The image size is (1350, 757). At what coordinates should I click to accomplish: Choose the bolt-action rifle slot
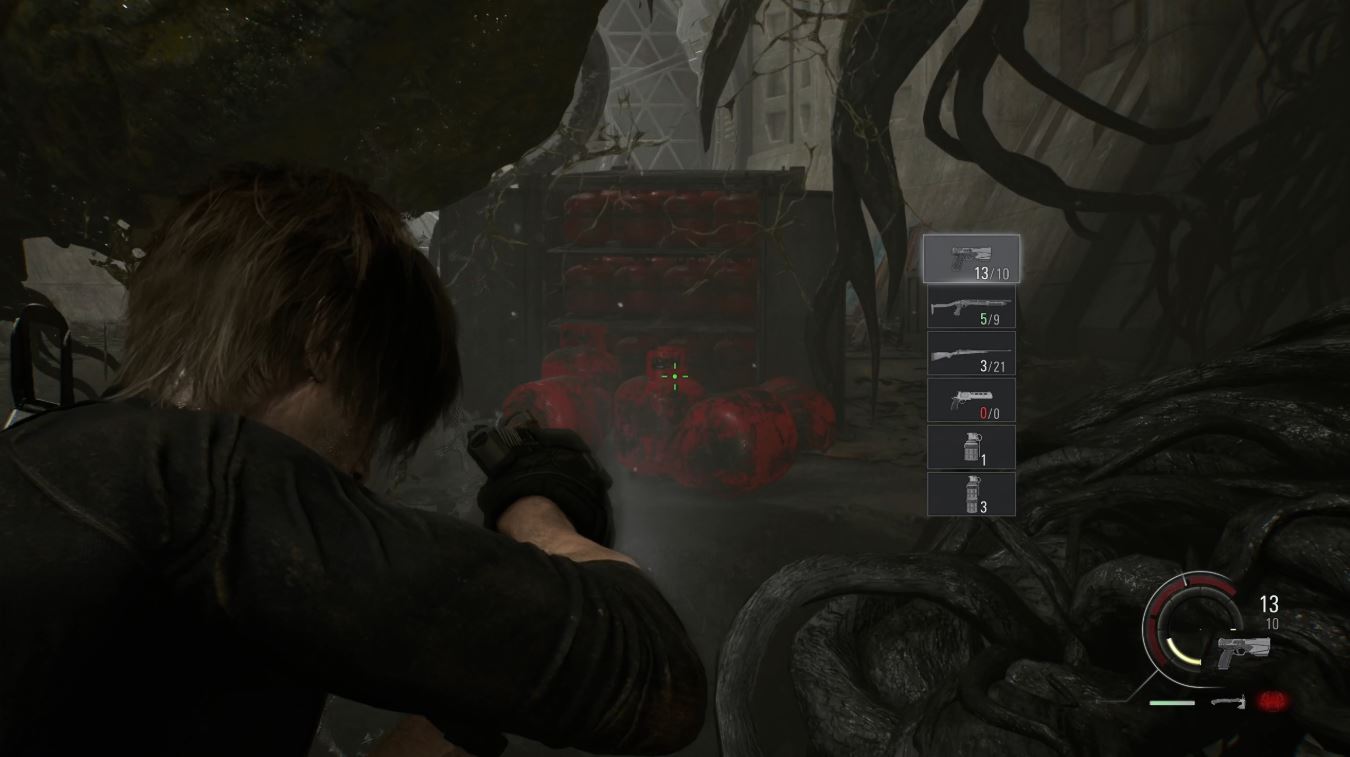pyautogui.click(x=971, y=353)
